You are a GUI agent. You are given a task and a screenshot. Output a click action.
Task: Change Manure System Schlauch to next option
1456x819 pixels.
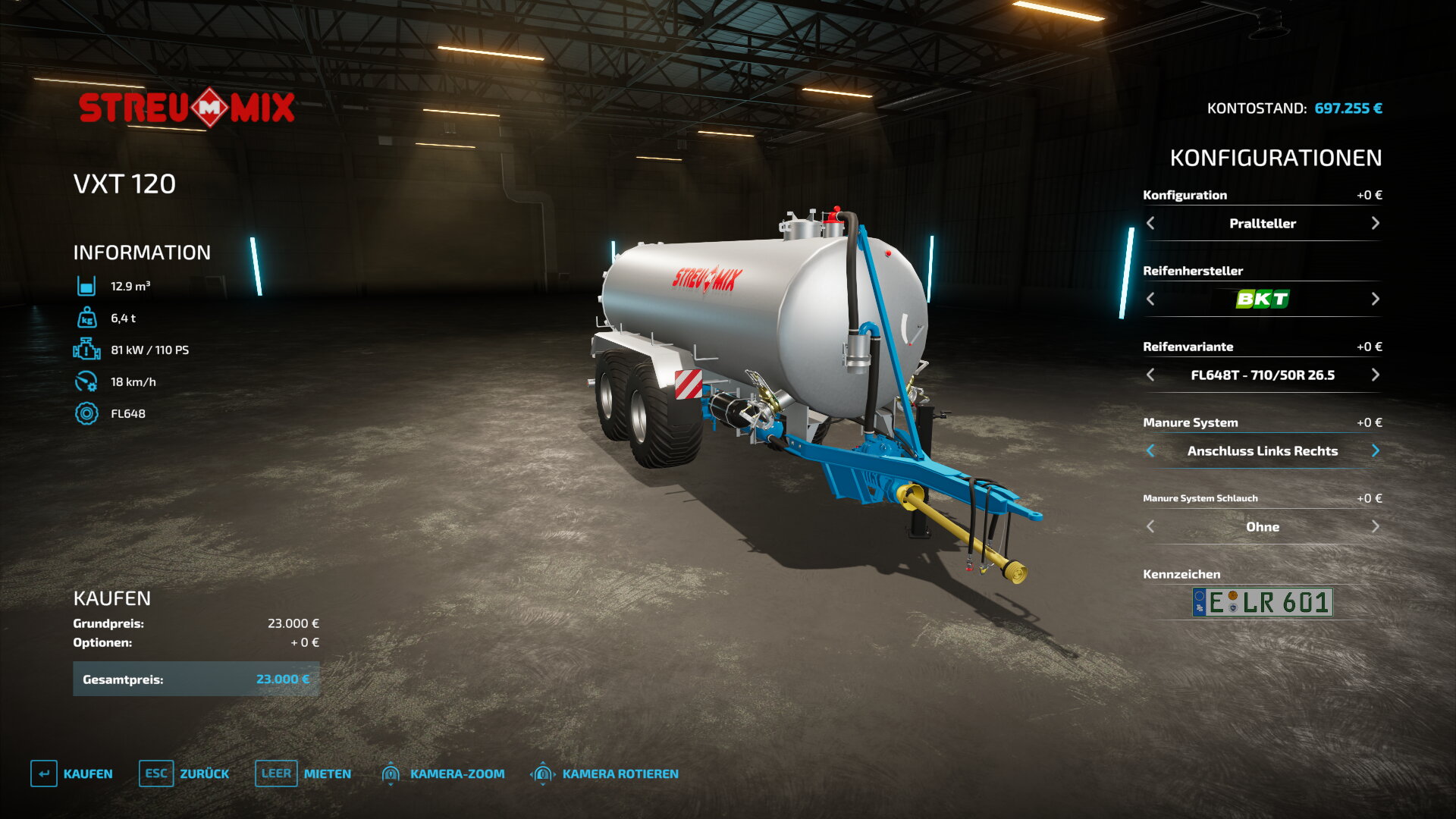coord(1375,526)
